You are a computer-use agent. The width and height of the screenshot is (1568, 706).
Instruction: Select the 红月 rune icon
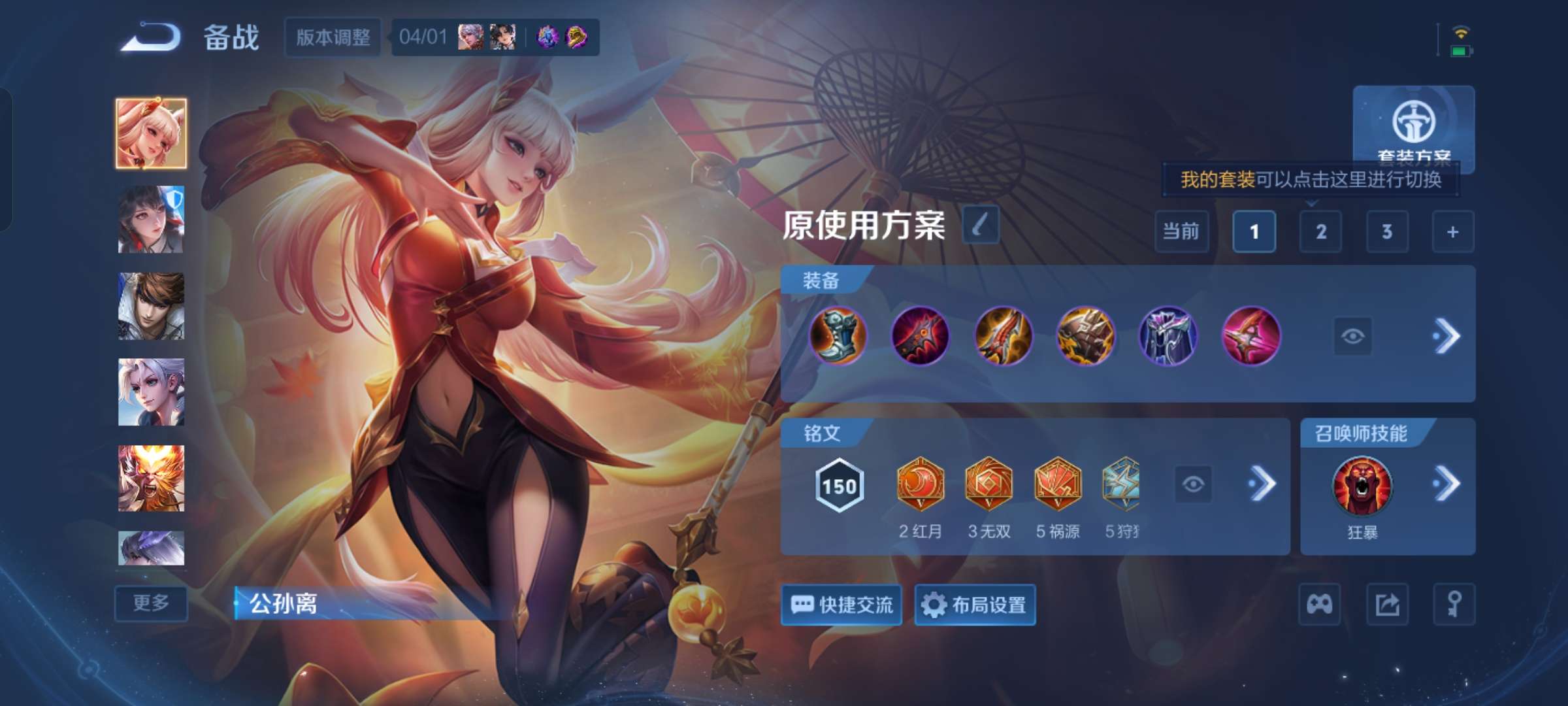coord(921,484)
